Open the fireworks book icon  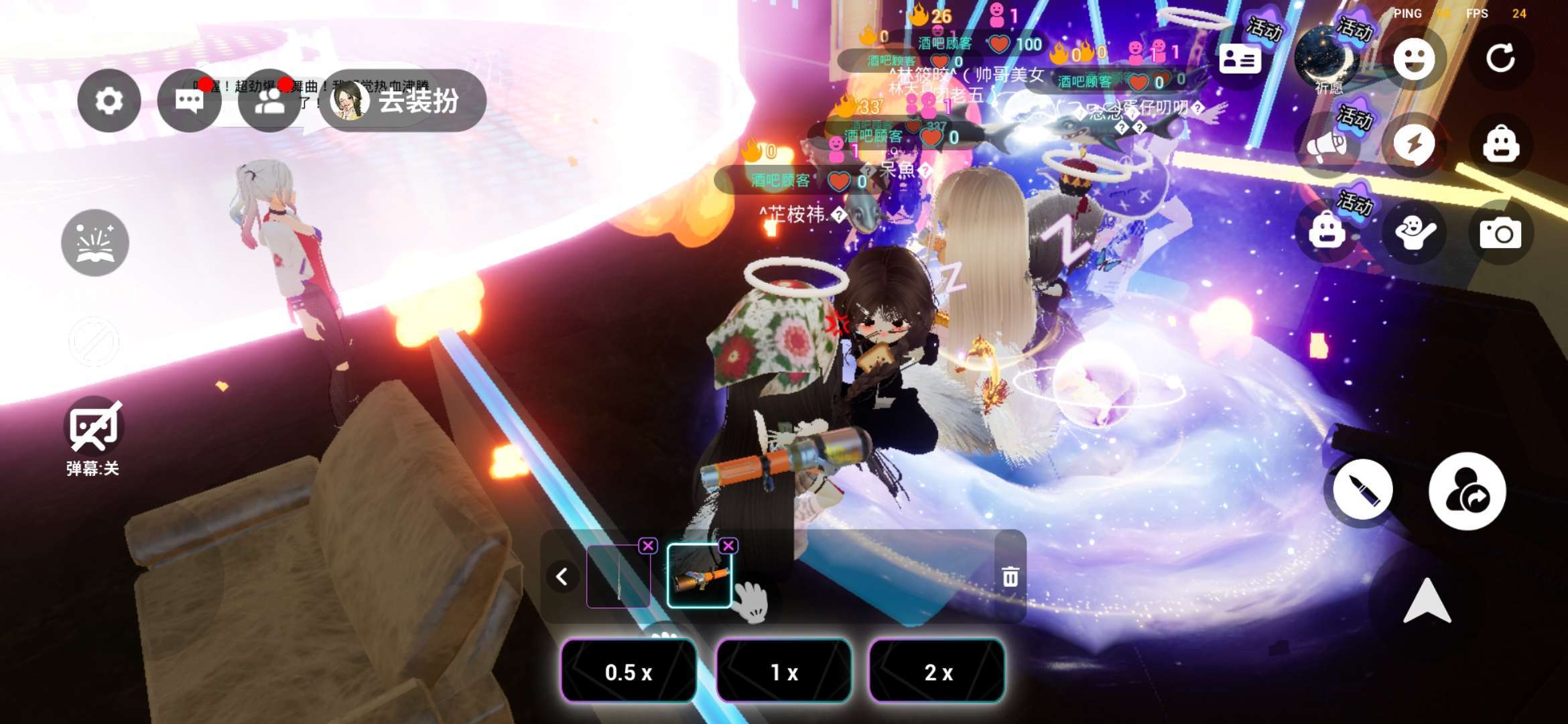pos(94,243)
